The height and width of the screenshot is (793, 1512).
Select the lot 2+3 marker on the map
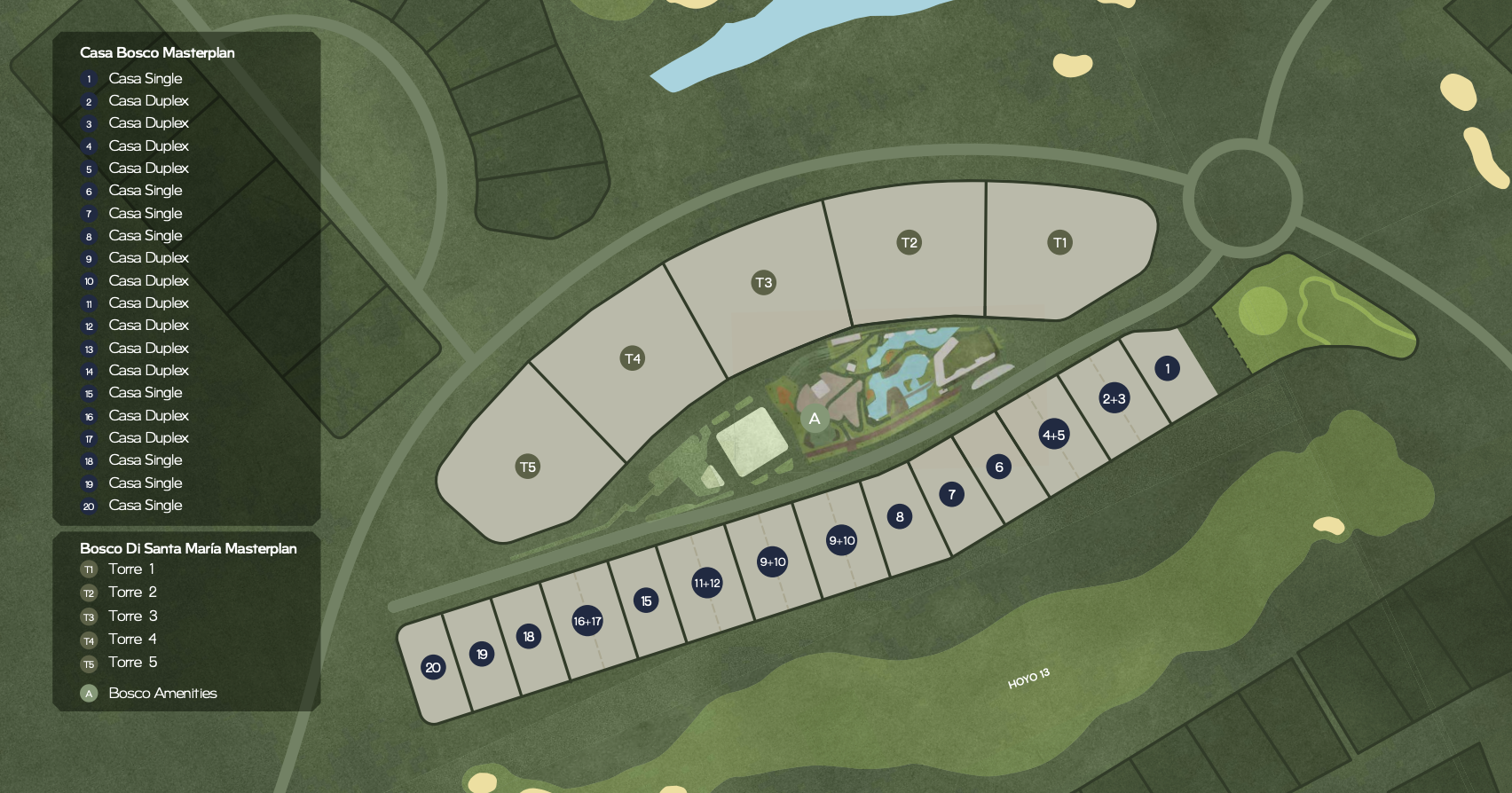pyautogui.click(x=1114, y=399)
